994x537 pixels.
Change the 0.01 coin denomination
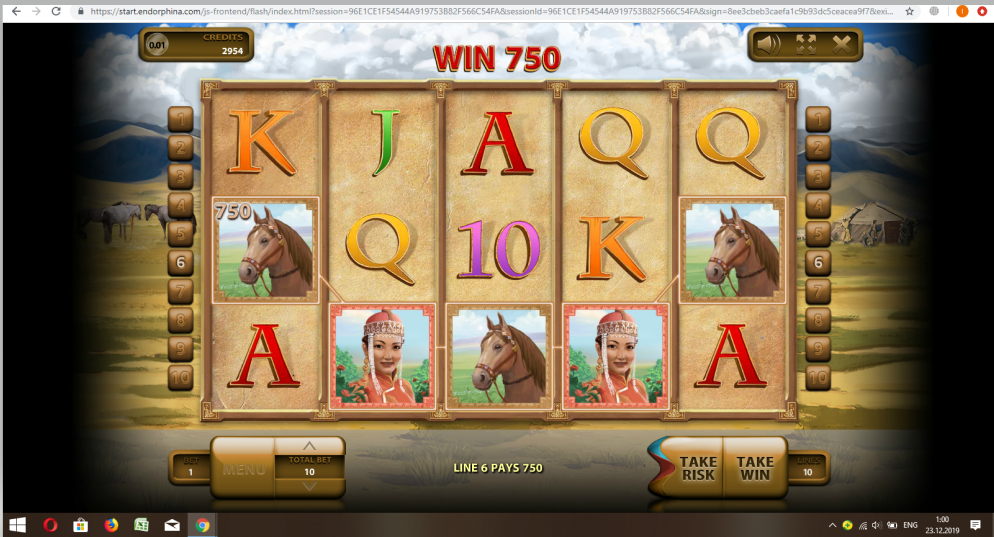coord(158,45)
